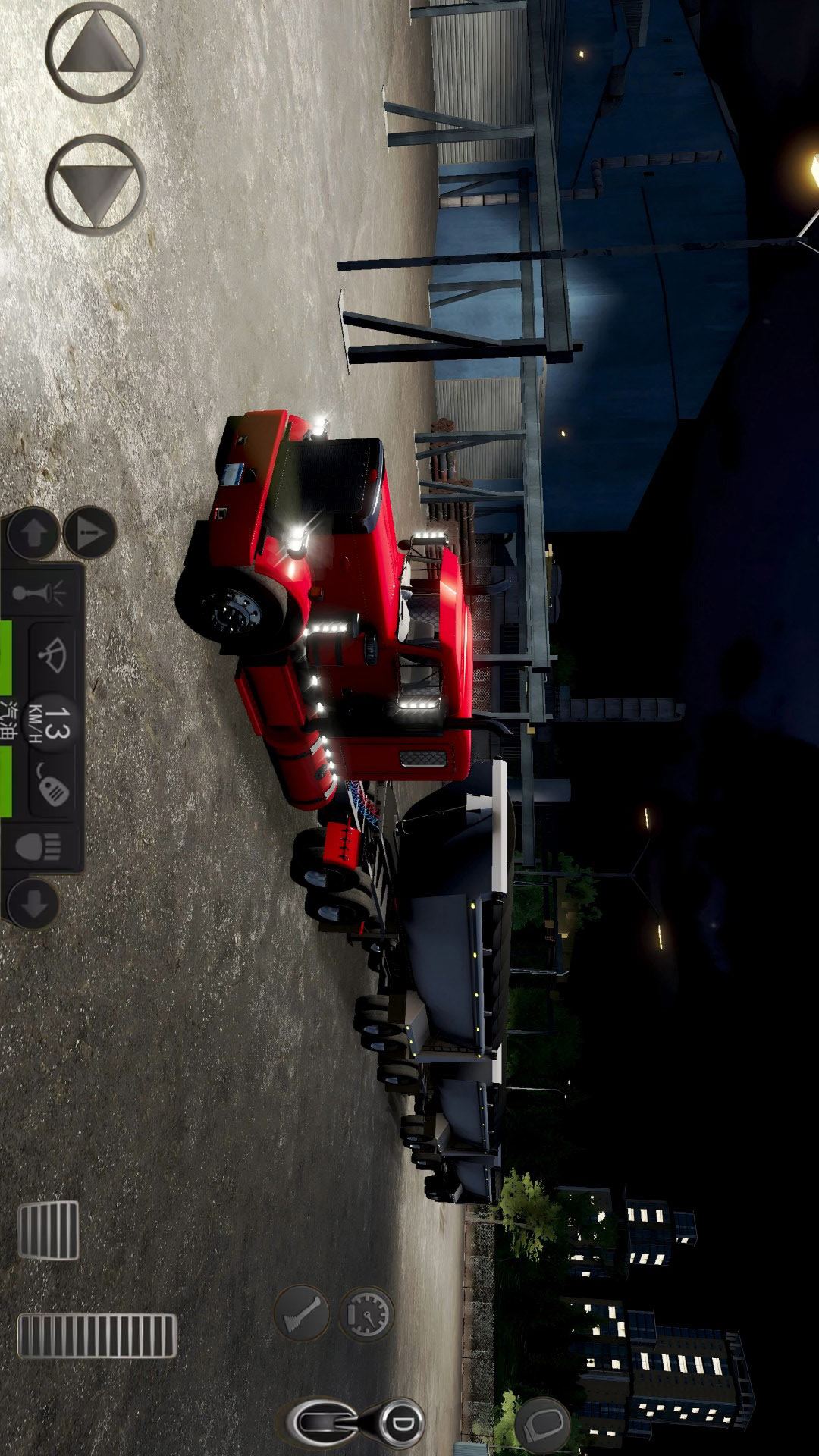
Task: Engage the handbrake lever button
Action: click(302, 1313)
